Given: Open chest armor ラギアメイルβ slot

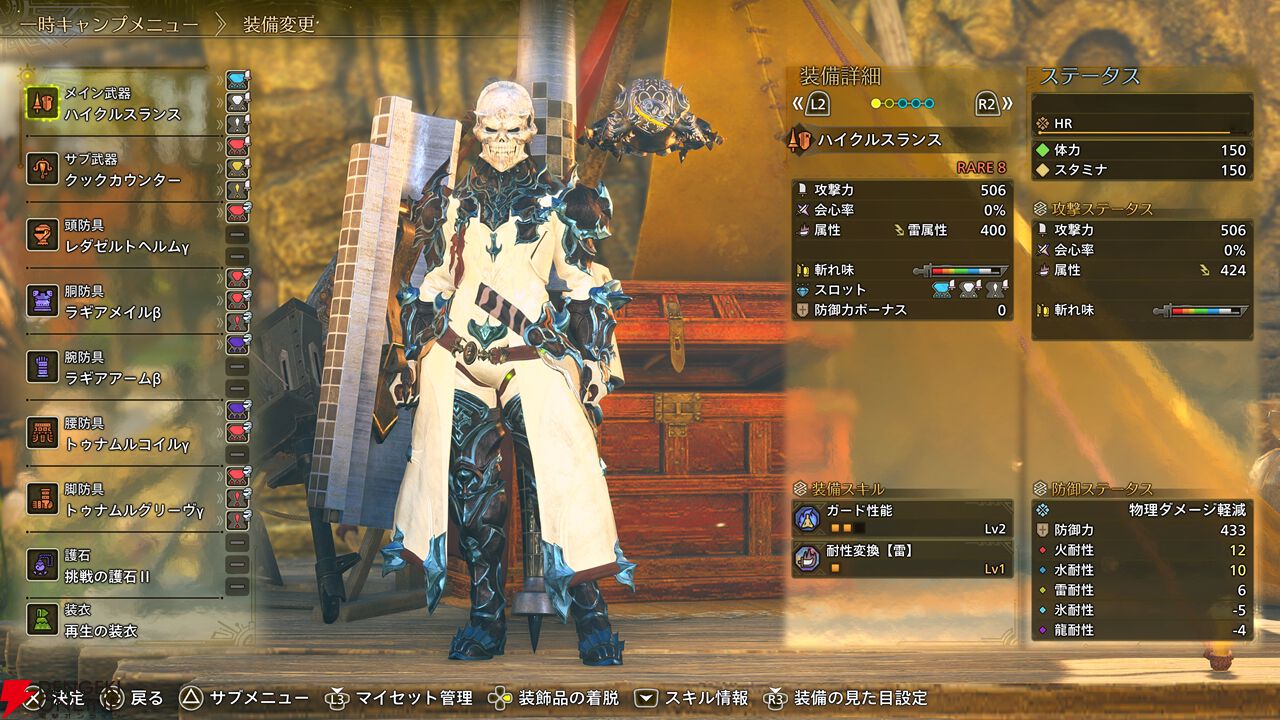Looking at the screenshot, I should [x=122, y=302].
